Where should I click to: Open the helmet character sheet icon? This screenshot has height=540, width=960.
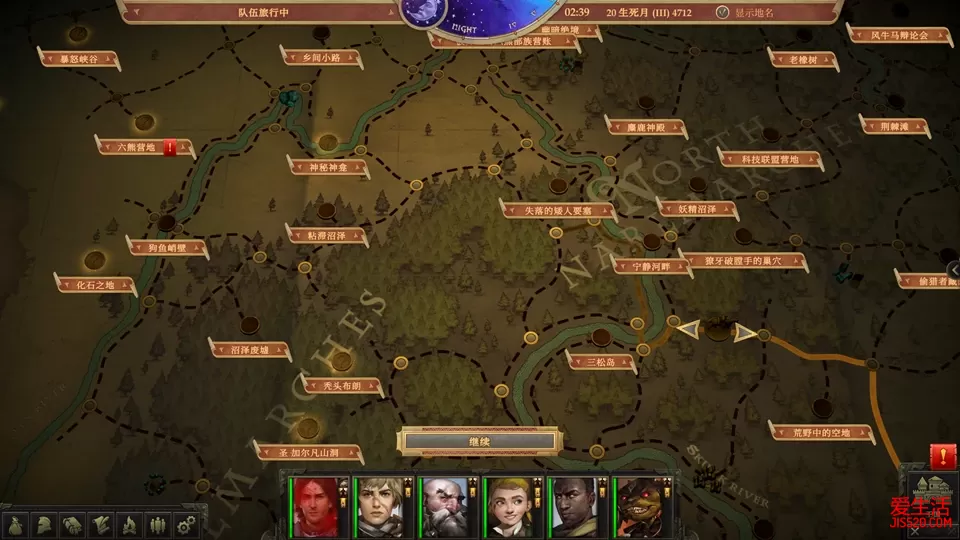click(45, 524)
